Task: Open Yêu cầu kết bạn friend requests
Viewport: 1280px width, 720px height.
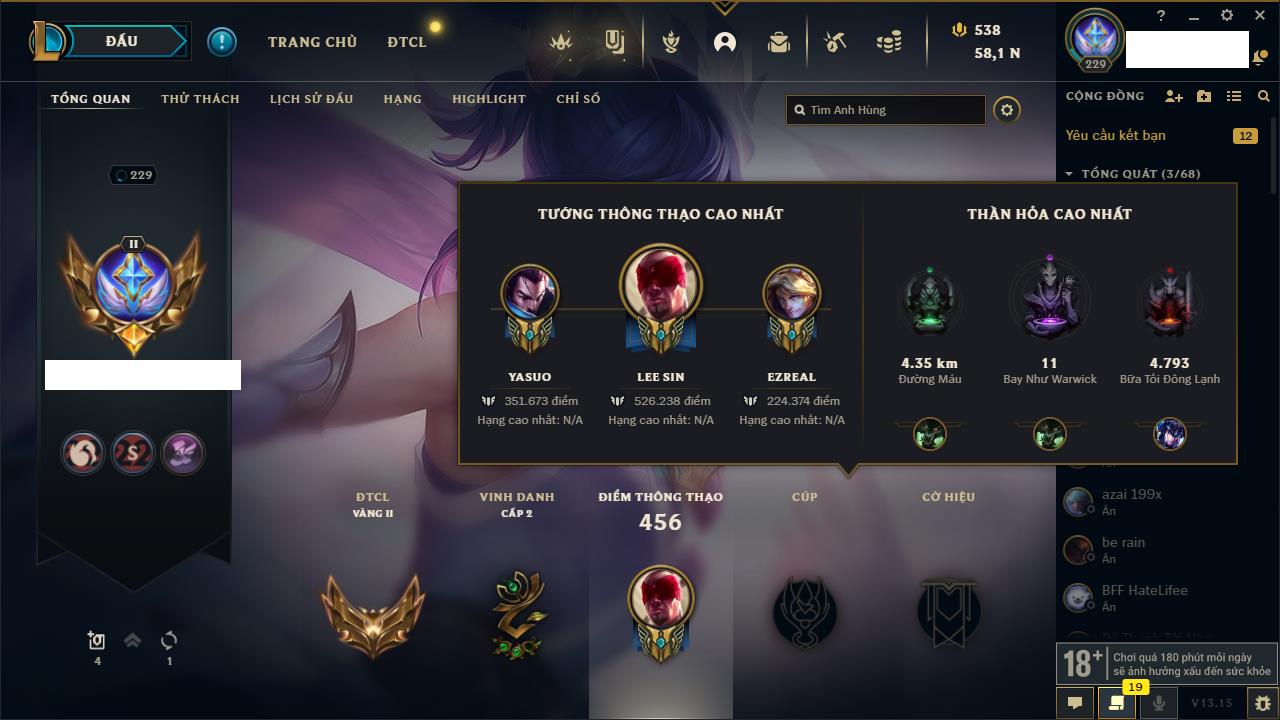Action: click(1115, 135)
